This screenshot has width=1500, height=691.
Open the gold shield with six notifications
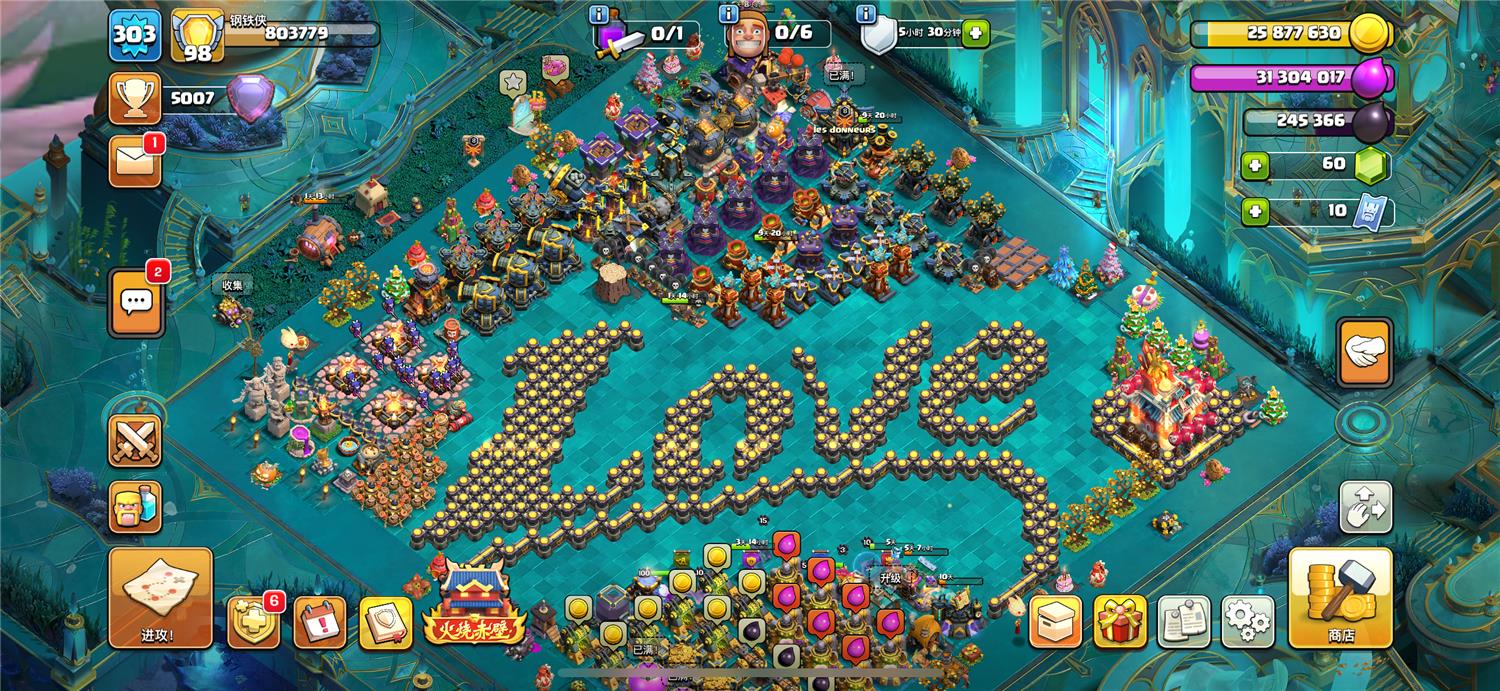[252, 622]
